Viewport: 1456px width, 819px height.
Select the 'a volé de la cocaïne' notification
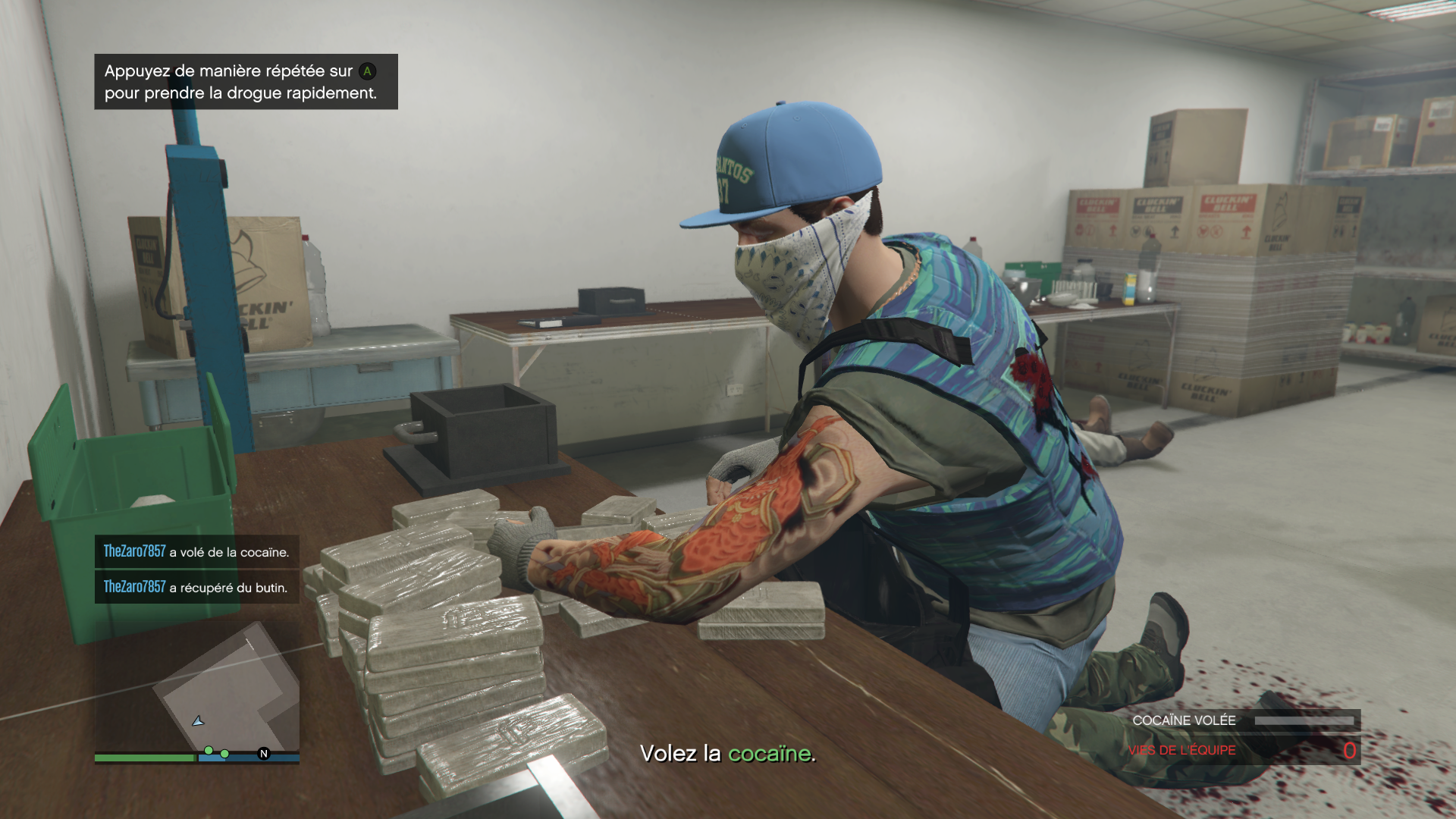coord(196,552)
